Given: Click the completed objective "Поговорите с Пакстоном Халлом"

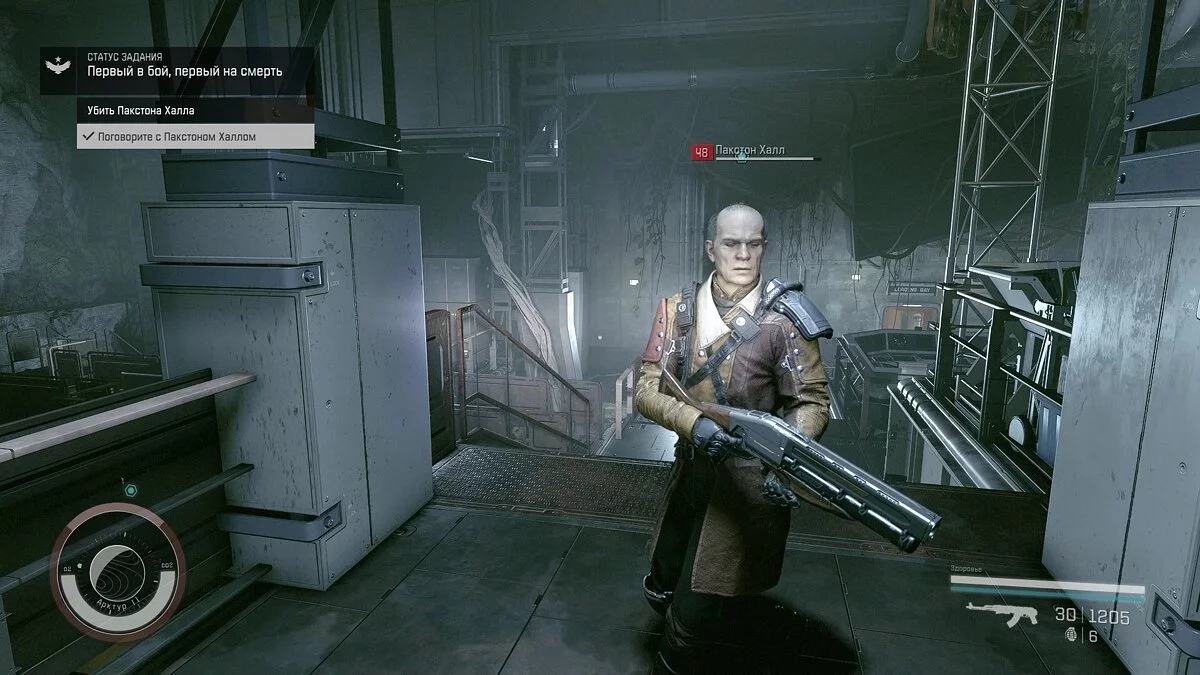Looking at the screenshot, I should (176, 136).
